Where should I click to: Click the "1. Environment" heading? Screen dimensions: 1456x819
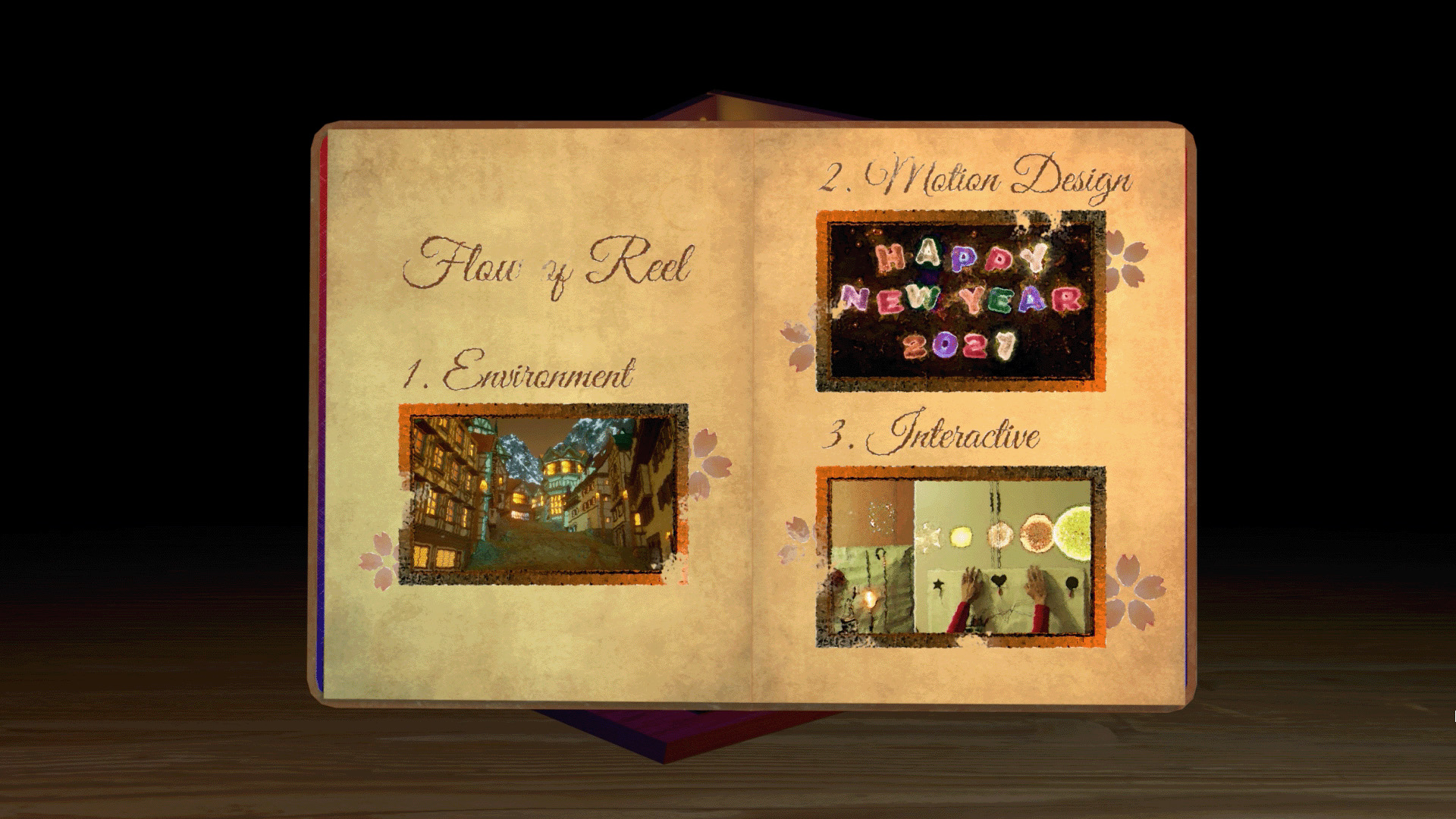click(518, 373)
